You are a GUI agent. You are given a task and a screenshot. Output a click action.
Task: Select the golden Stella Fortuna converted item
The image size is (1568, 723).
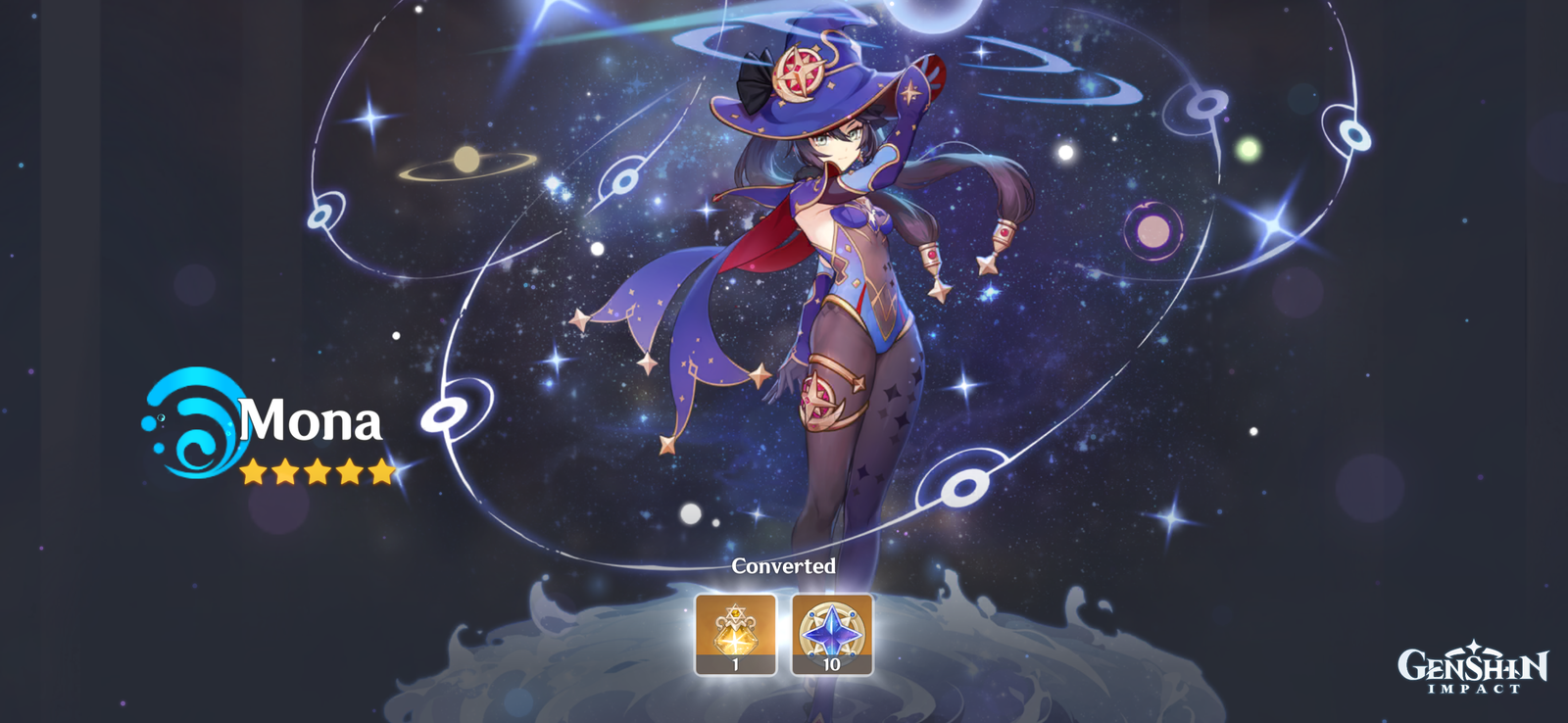tap(735, 633)
